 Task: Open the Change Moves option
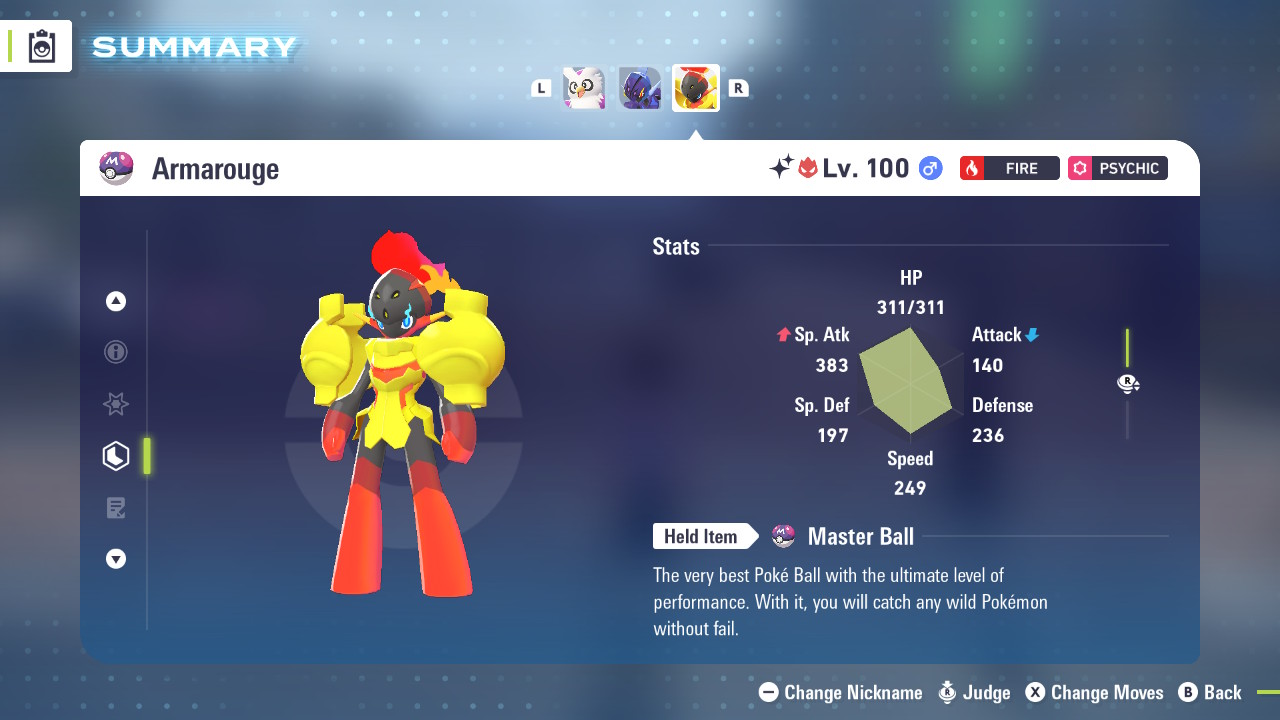coord(1095,692)
